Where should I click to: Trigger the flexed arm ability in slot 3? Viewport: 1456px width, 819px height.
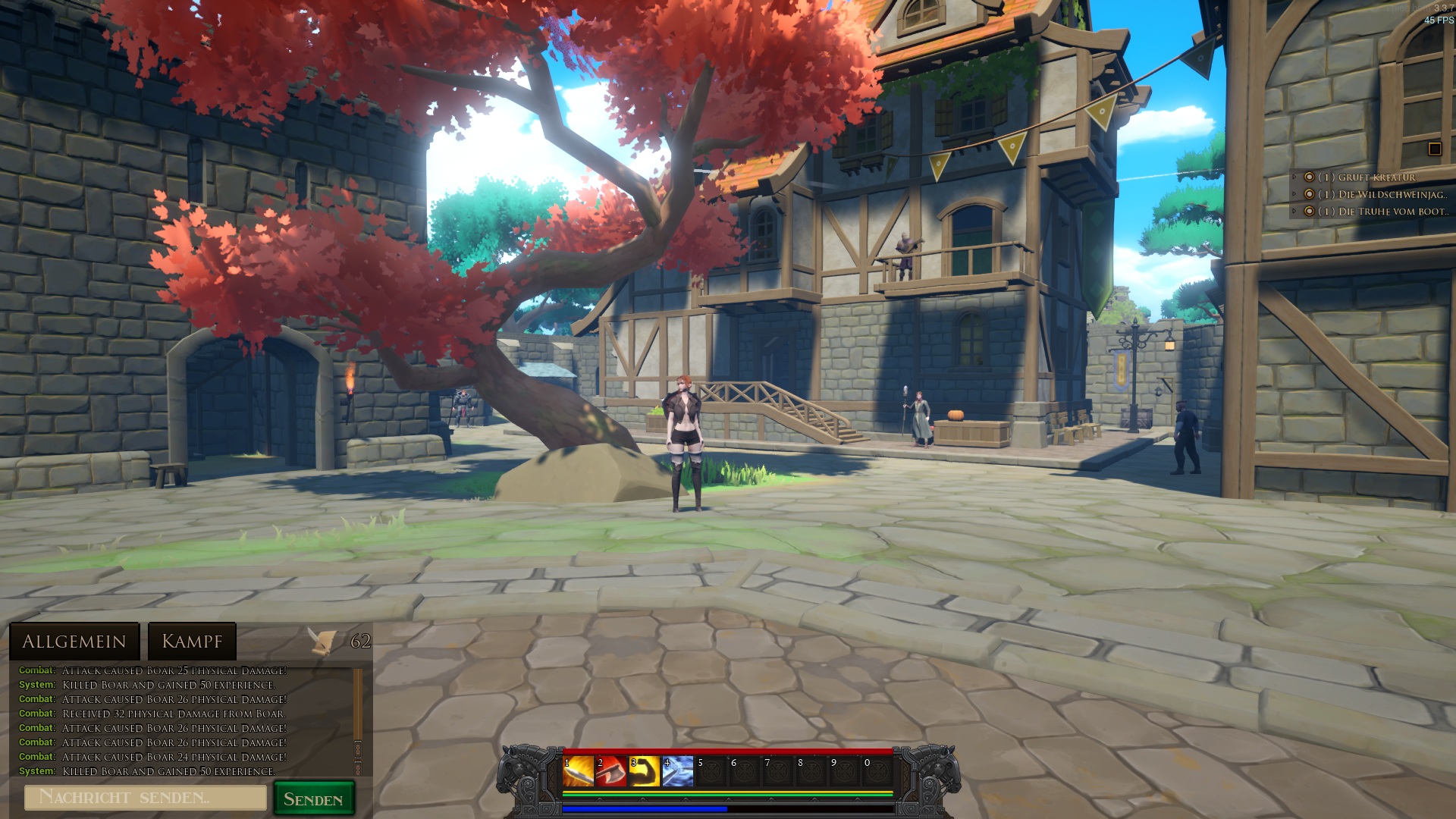tap(645, 771)
